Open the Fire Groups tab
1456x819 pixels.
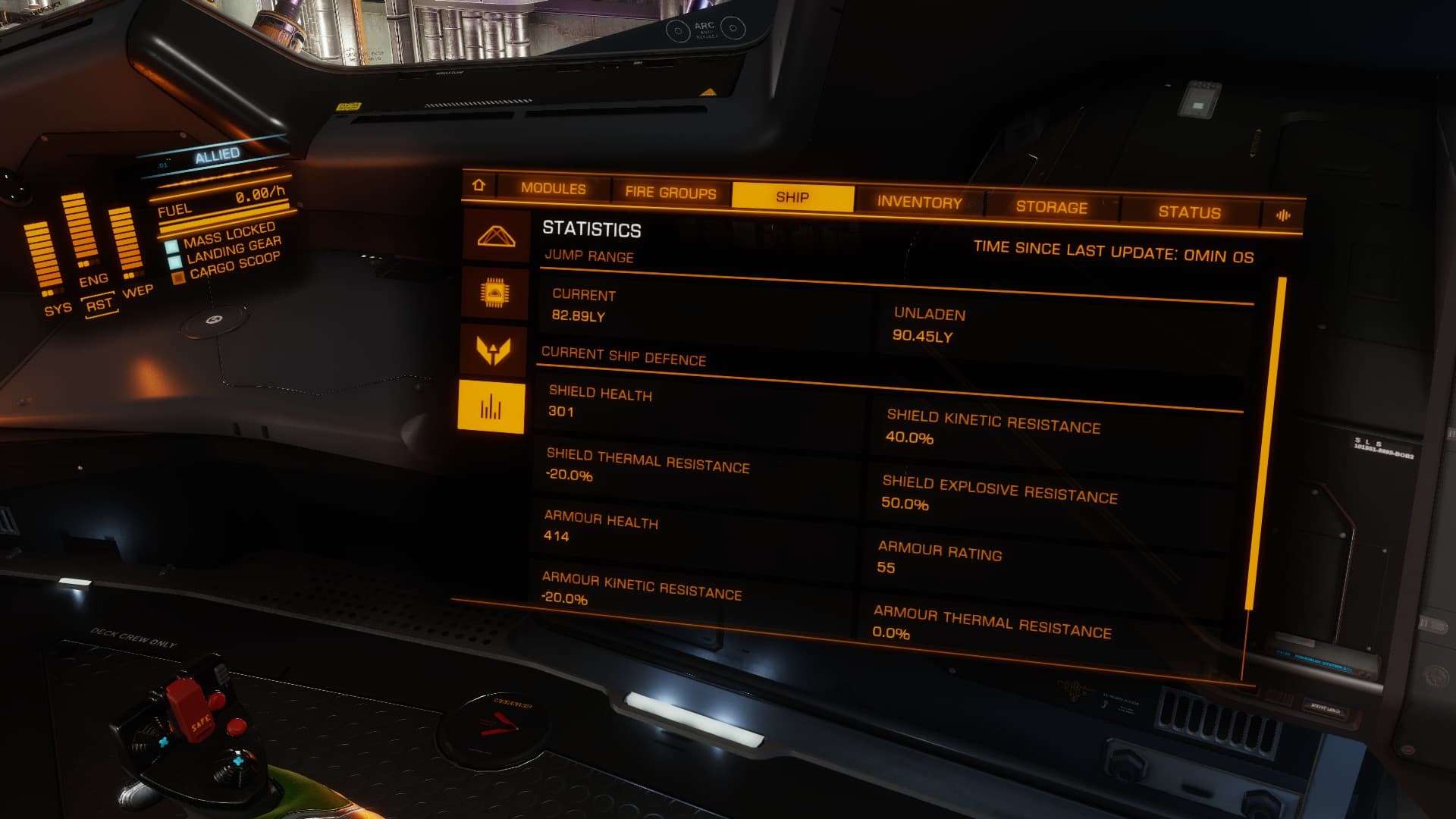pos(670,193)
